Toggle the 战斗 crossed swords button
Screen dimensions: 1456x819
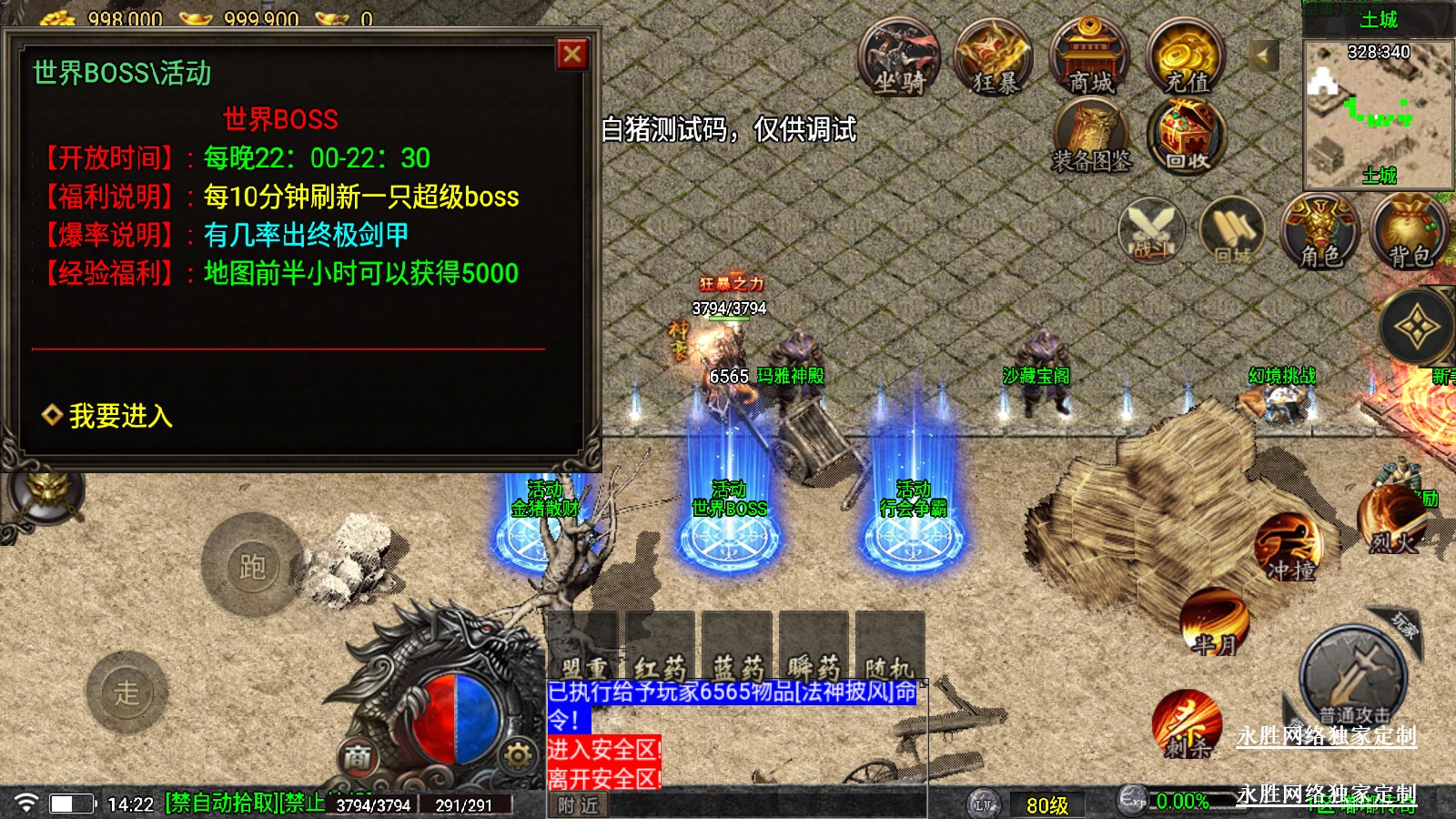click(1151, 230)
